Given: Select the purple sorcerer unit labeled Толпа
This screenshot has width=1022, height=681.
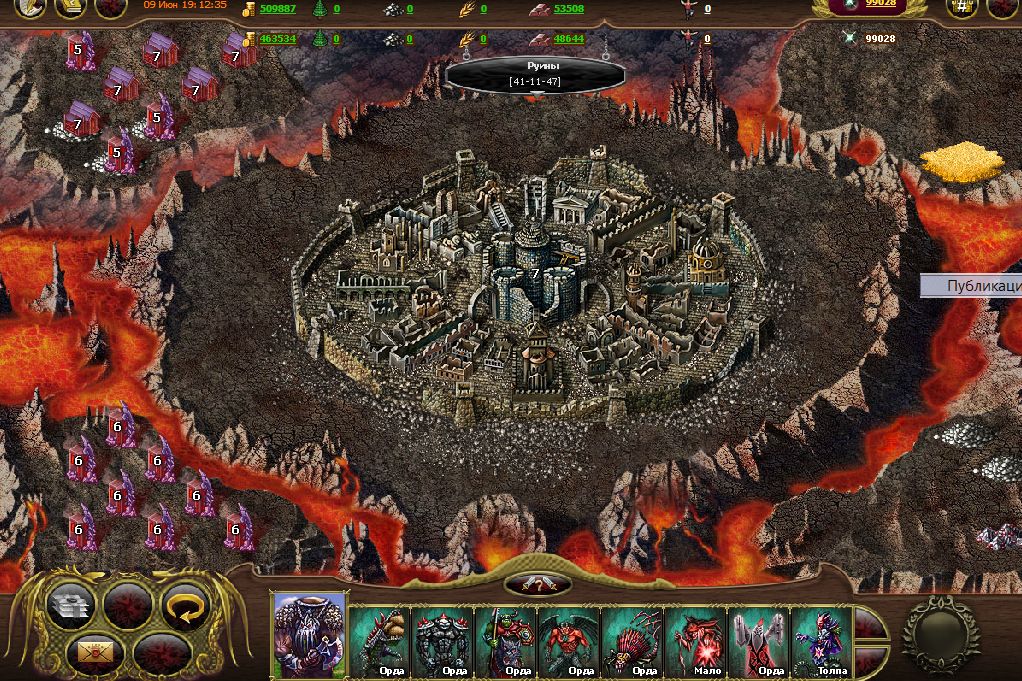Looking at the screenshot, I should tap(820, 638).
